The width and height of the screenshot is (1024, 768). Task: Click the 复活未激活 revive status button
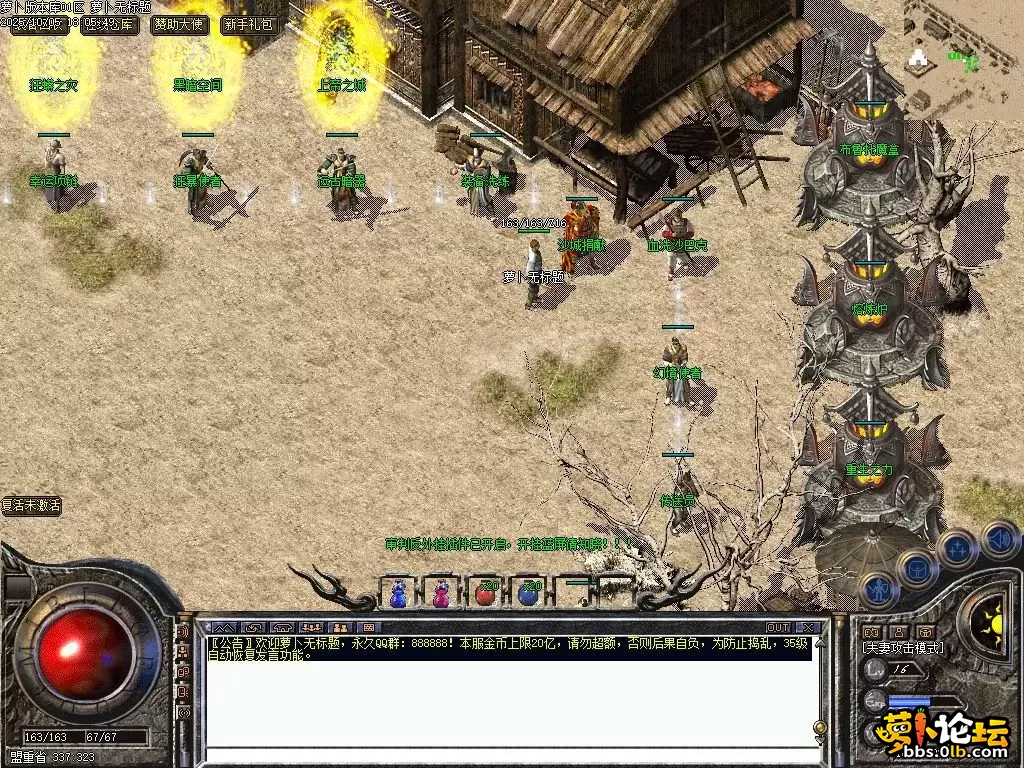pos(31,506)
